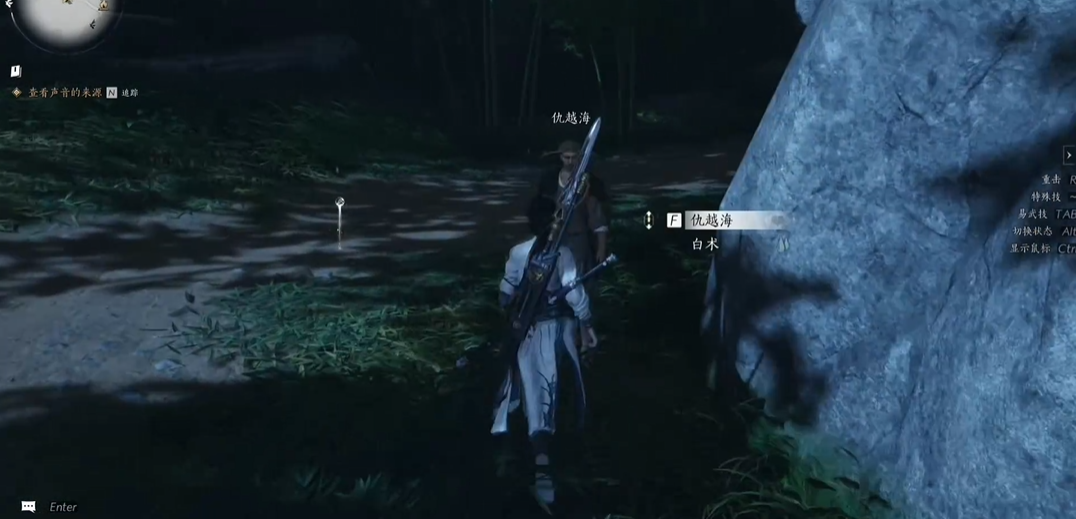Select the 查看声音的来源 quest objective
This screenshot has width=1076, height=519.
[x=64, y=92]
